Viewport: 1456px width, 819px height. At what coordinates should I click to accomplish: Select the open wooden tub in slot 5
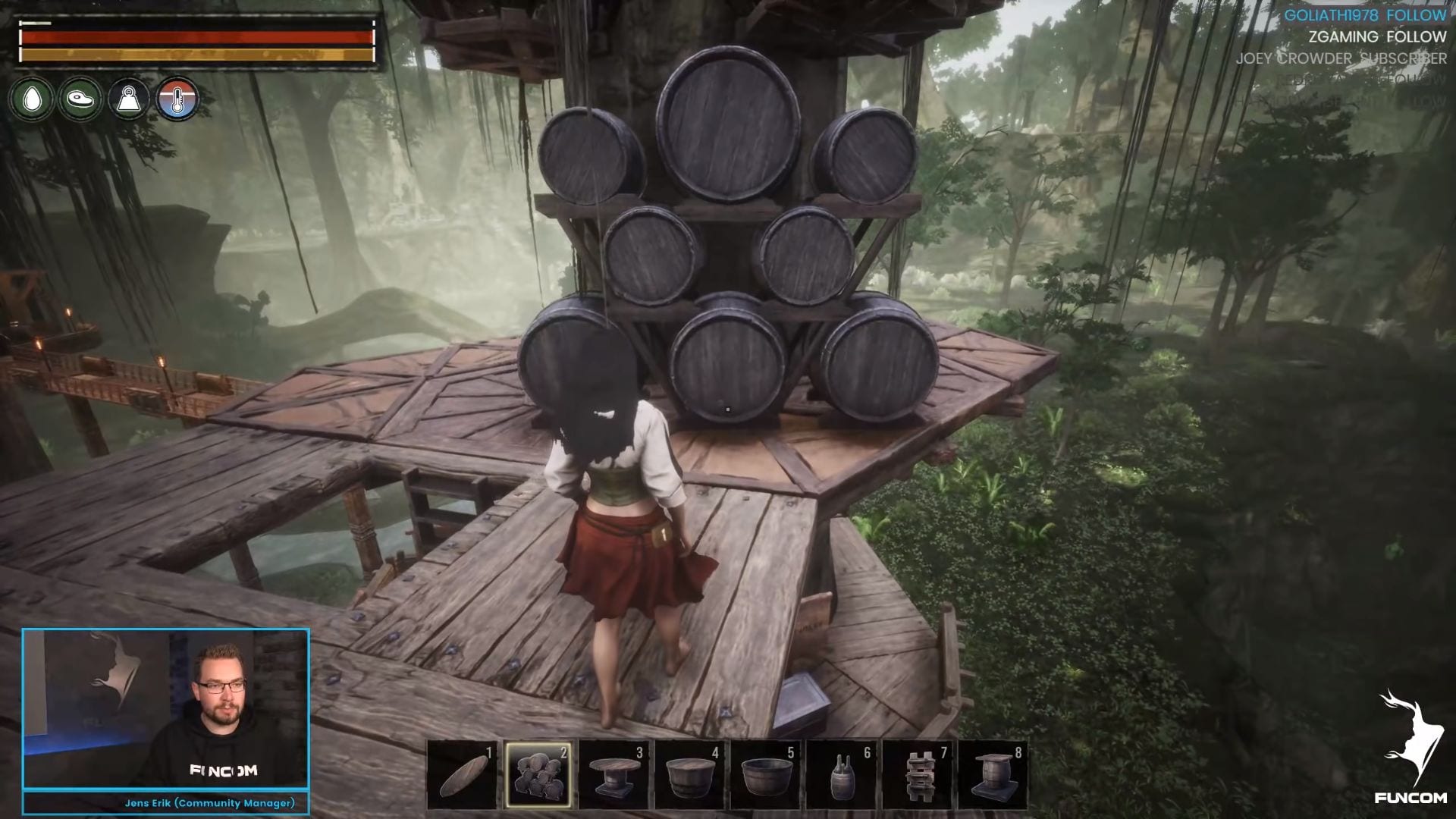click(765, 774)
